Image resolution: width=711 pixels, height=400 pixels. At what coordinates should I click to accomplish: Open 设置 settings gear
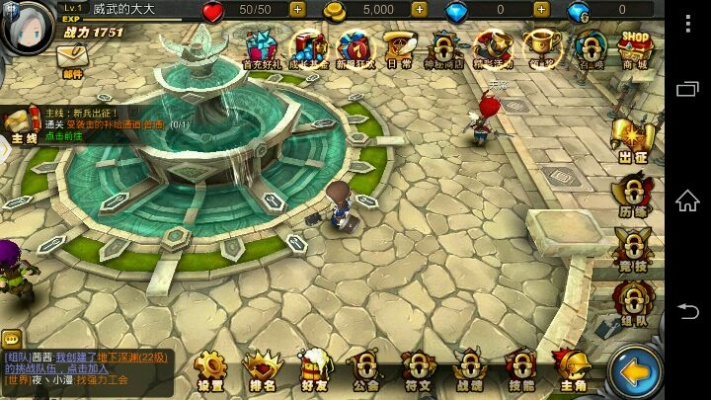tap(210, 371)
